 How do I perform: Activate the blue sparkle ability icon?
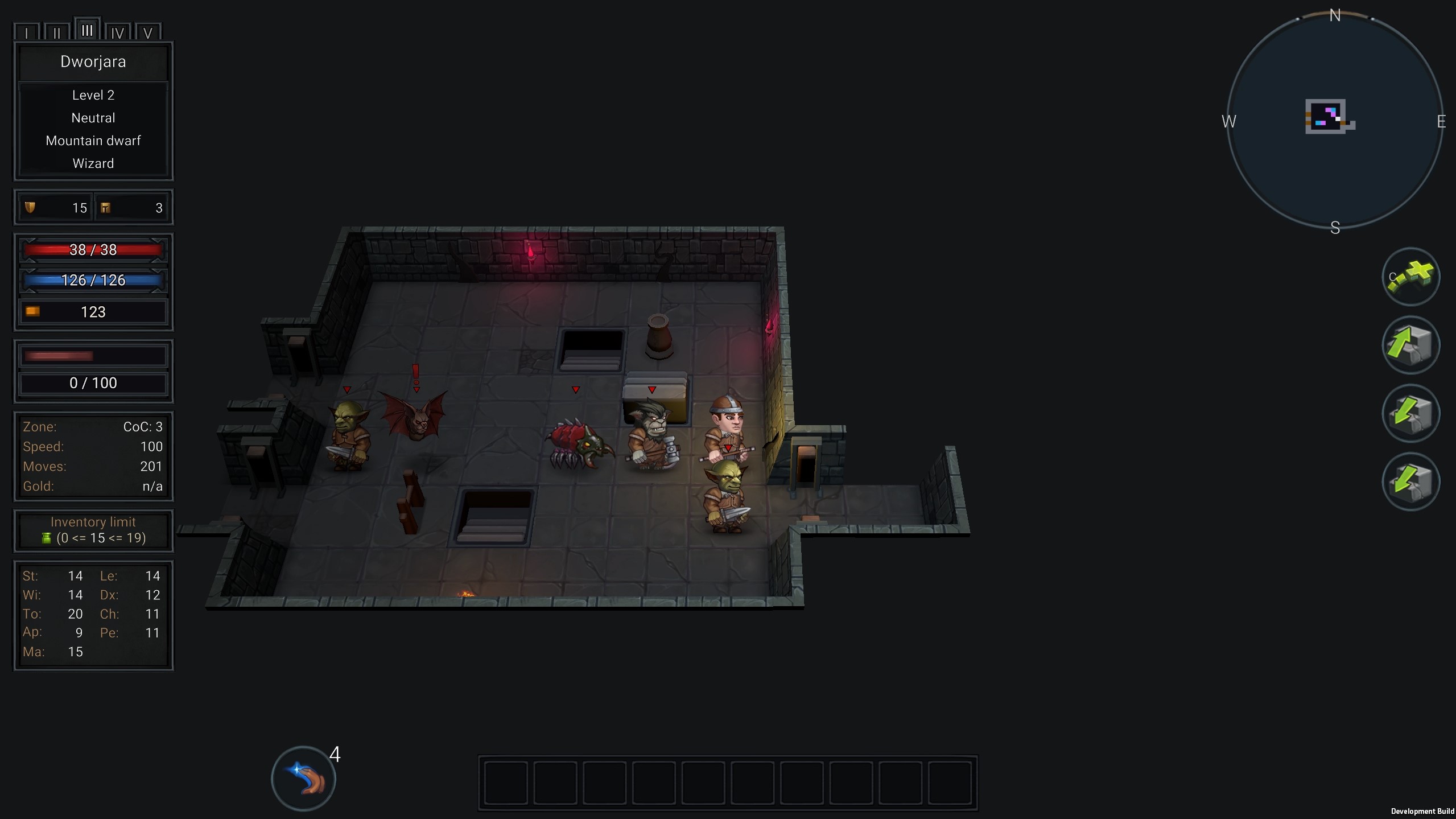(x=304, y=778)
